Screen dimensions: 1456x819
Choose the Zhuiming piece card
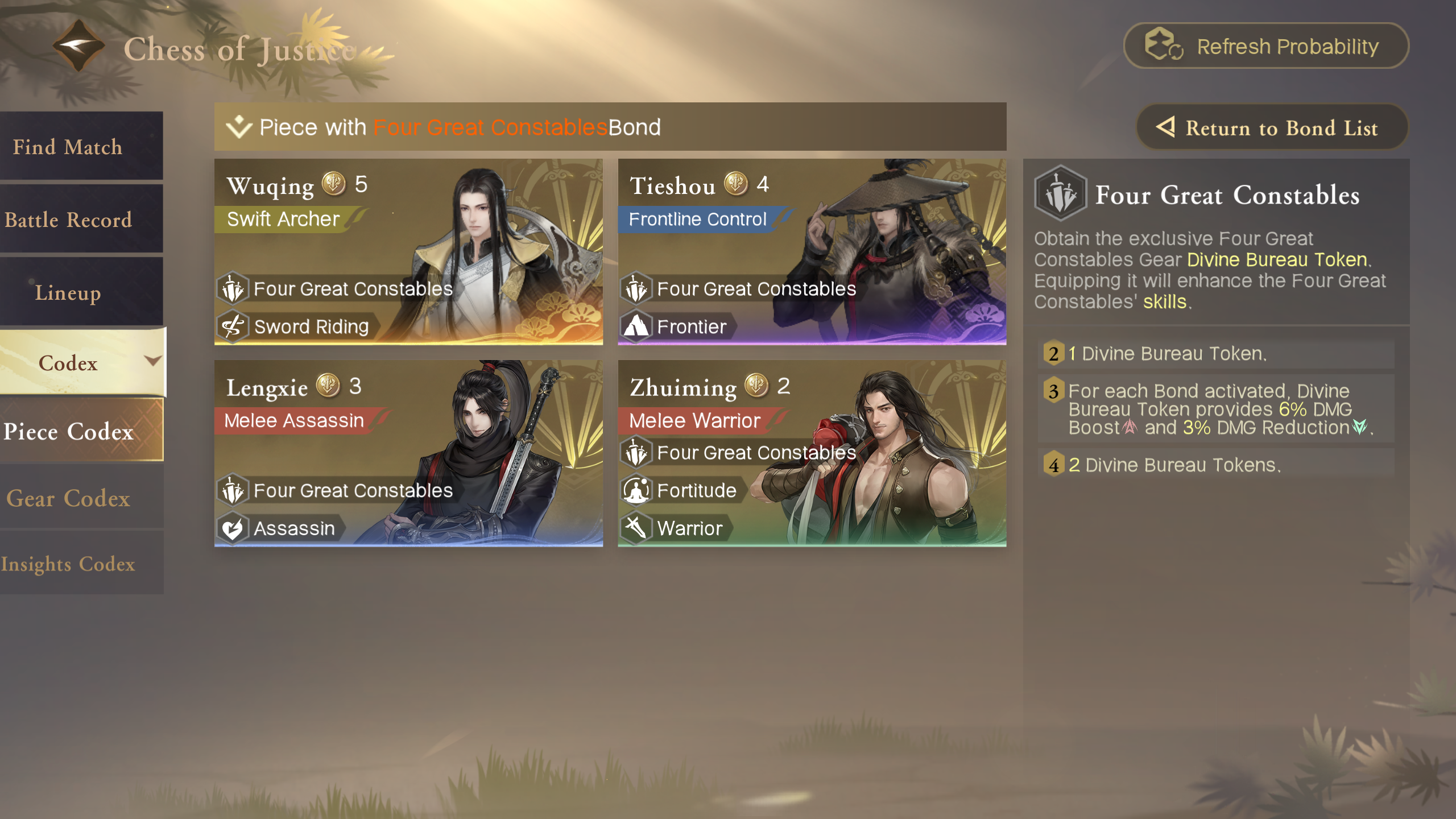coord(812,453)
